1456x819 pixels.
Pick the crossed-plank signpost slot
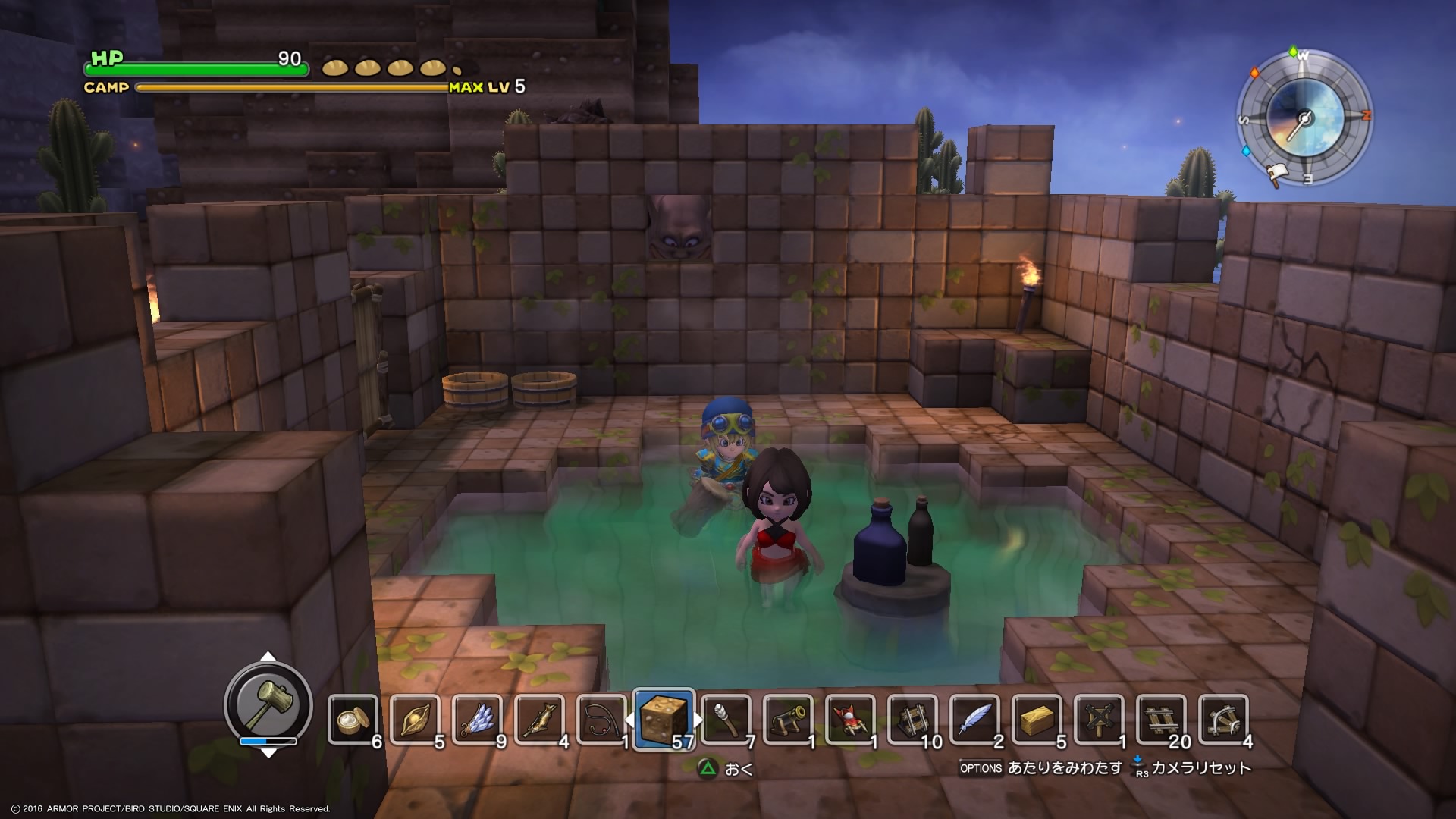point(1099,719)
